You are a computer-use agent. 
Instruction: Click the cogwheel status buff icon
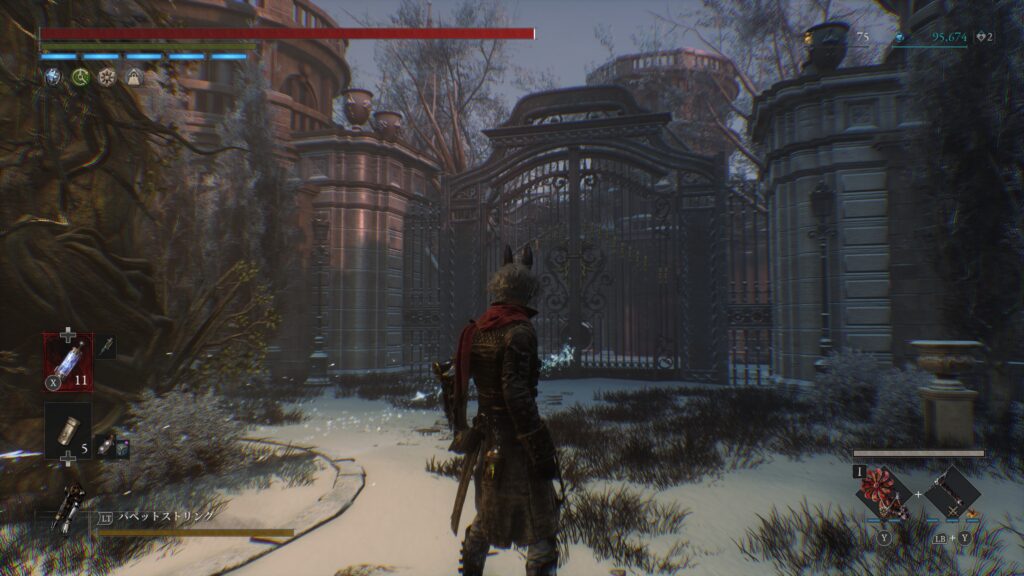point(107,77)
